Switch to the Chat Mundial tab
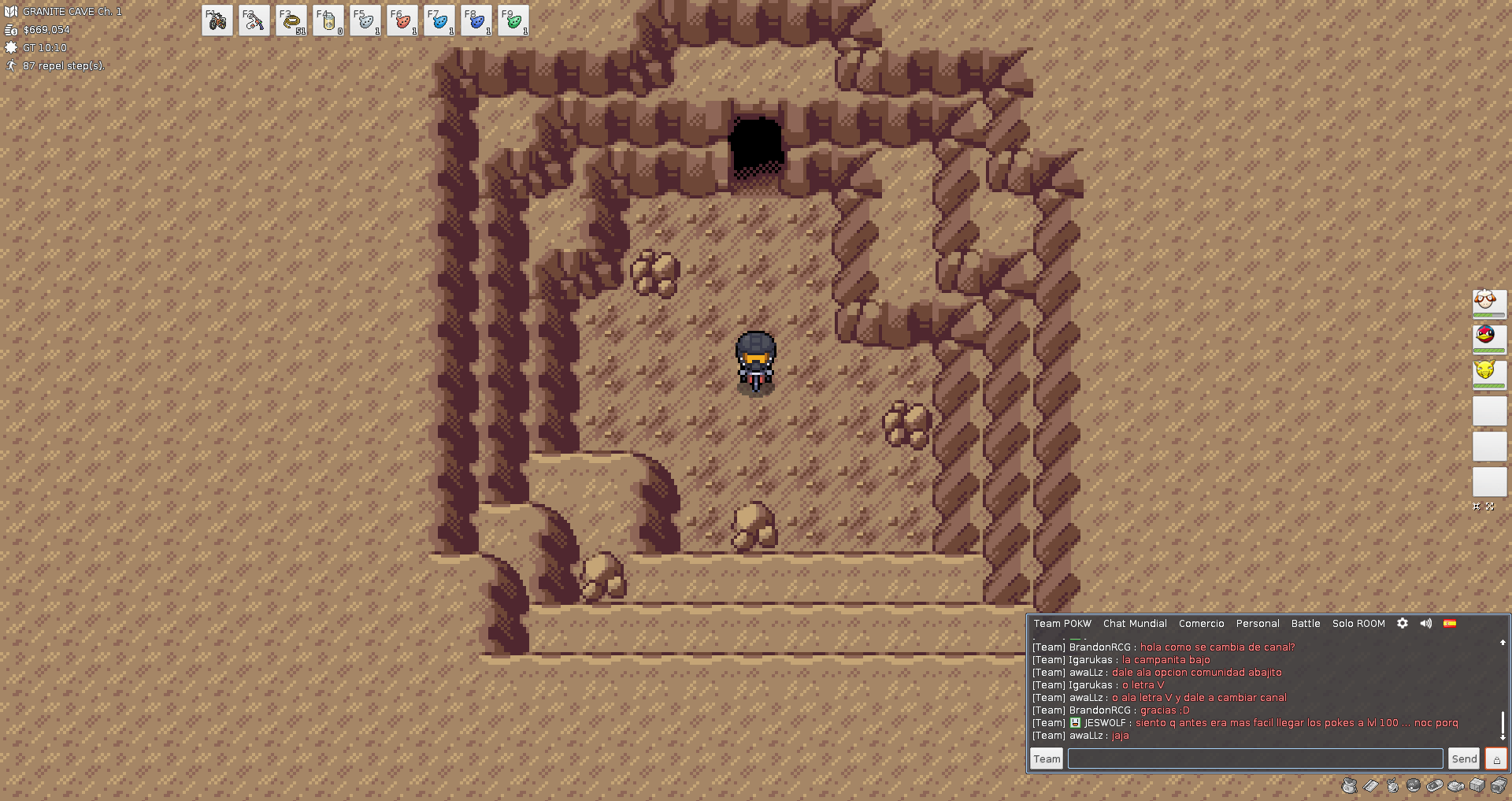Image resolution: width=1512 pixels, height=801 pixels. coord(1135,624)
